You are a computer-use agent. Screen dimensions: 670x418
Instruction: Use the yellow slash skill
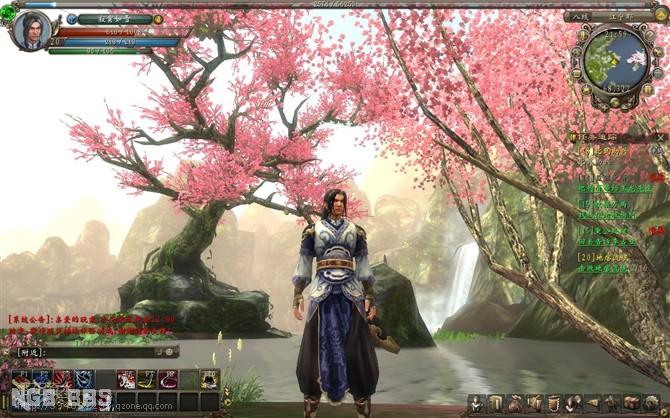tap(147, 379)
